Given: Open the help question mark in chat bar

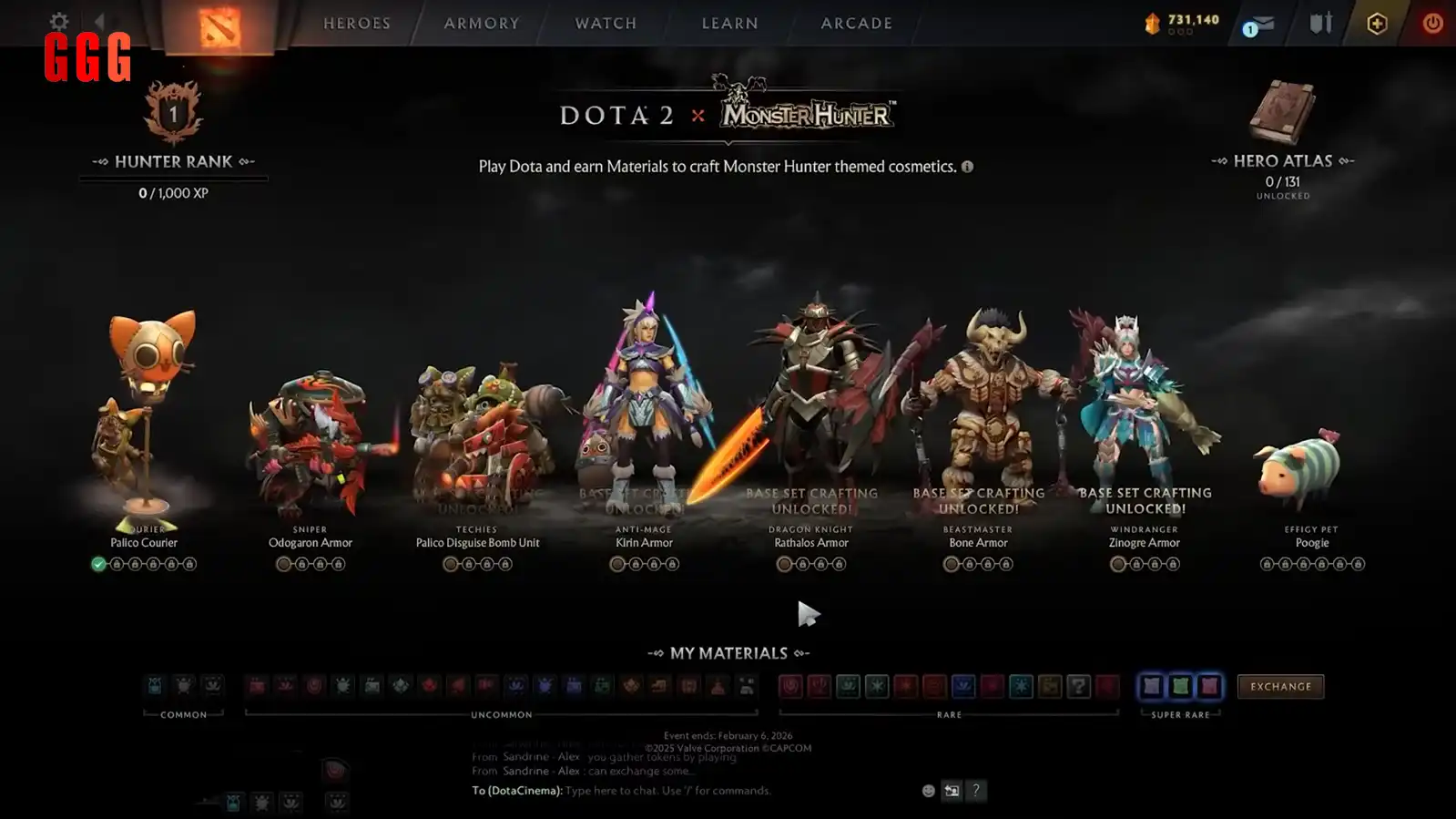Looking at the screenshot, I should [x=976, y=791].
